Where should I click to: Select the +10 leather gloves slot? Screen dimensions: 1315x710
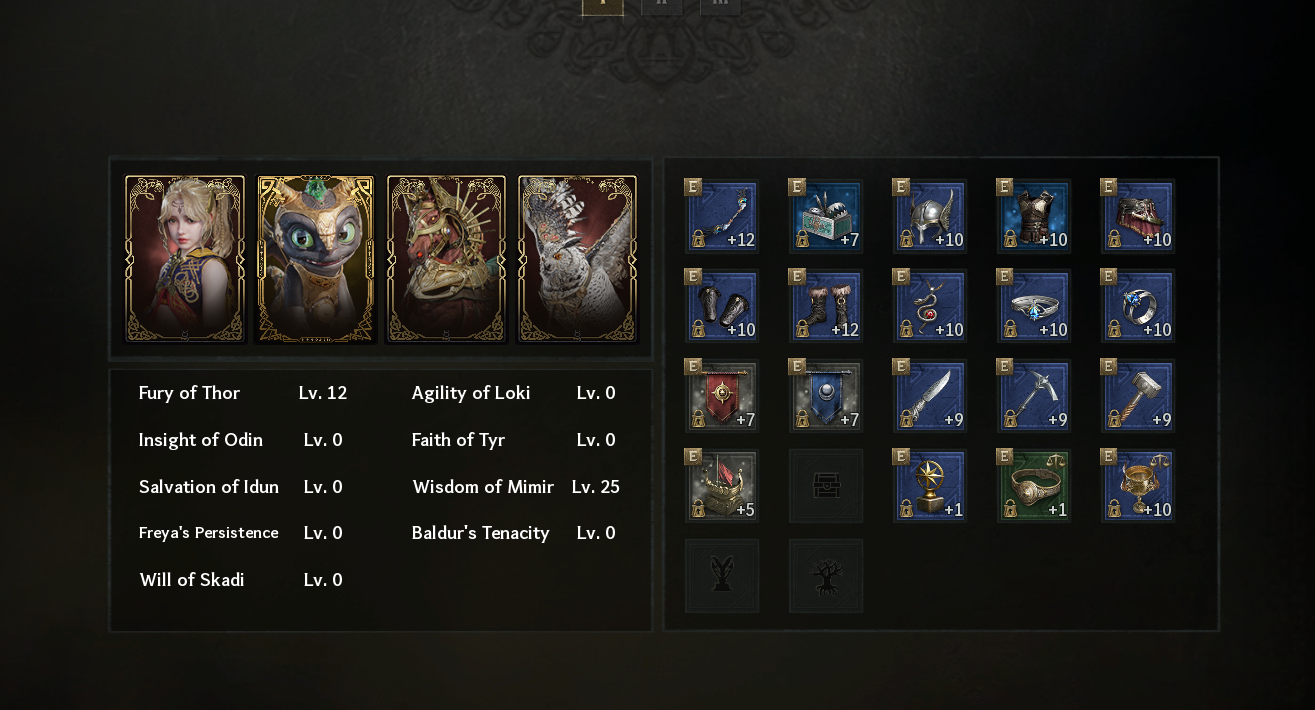point(722,306)
